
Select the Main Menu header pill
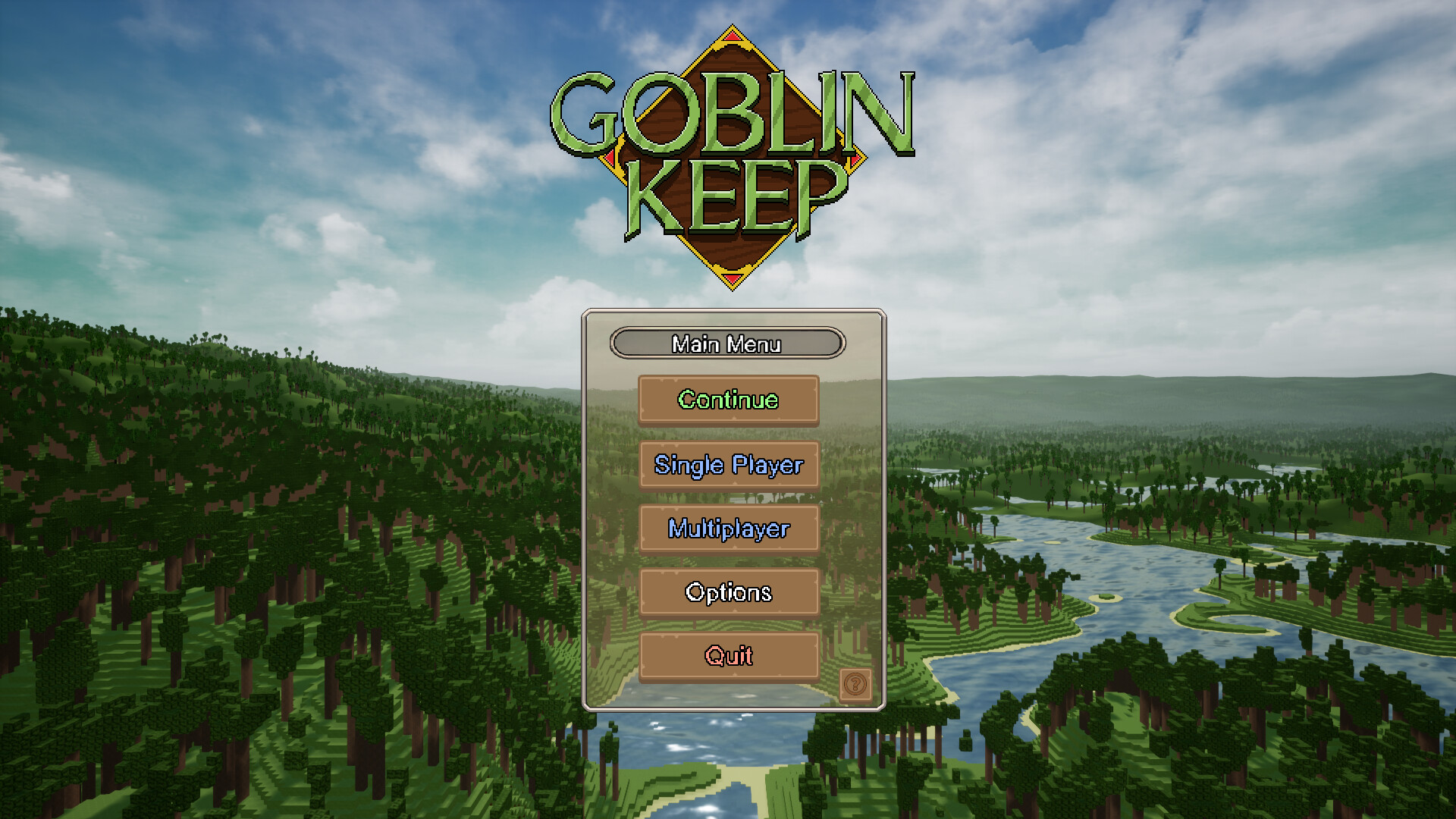tap(726, 344)
